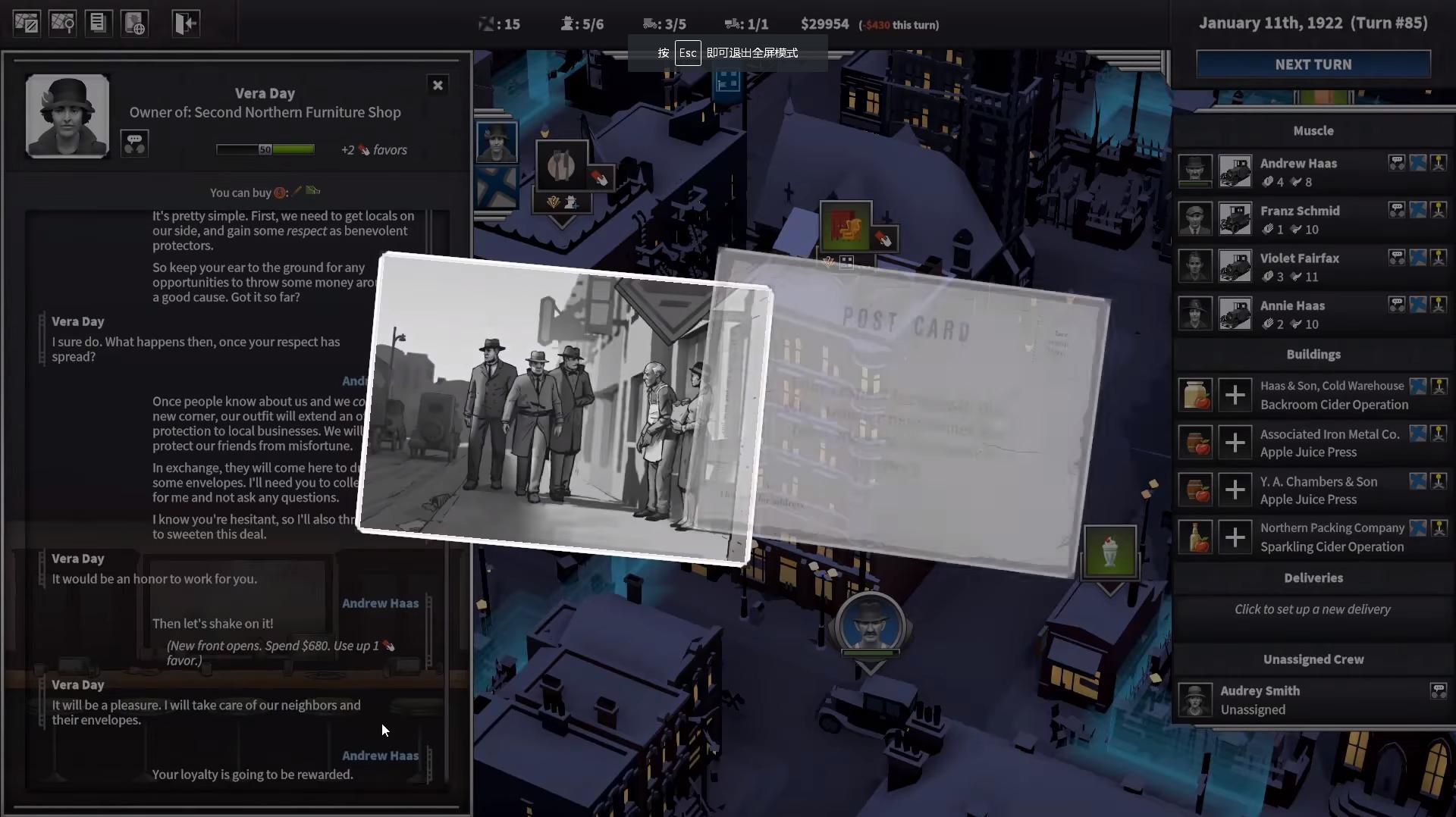The image size is (1456, 817).
Task: Set up a new delivery
Action: [1312, 609]
